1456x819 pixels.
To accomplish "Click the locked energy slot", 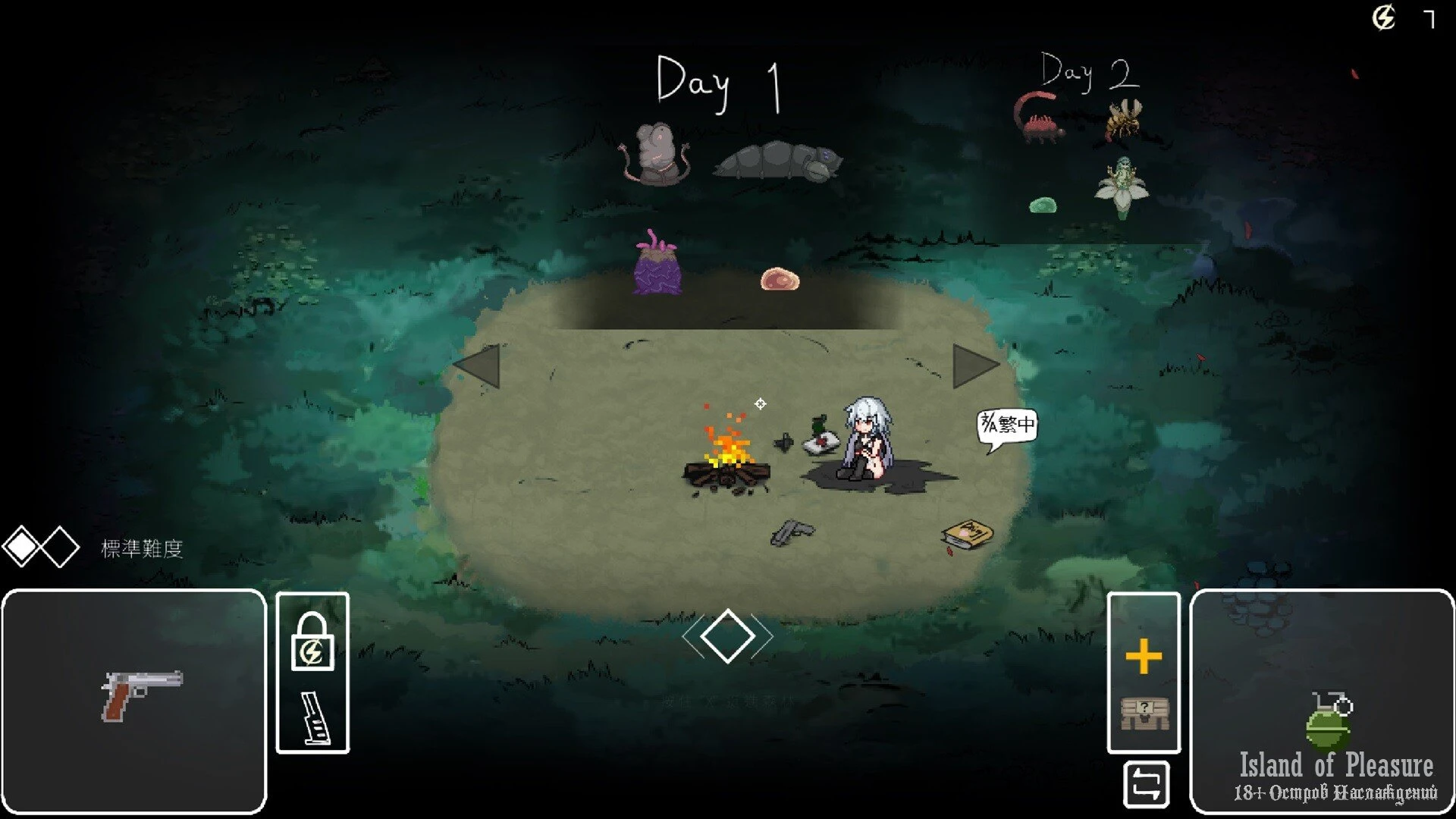I will (312, 643).
